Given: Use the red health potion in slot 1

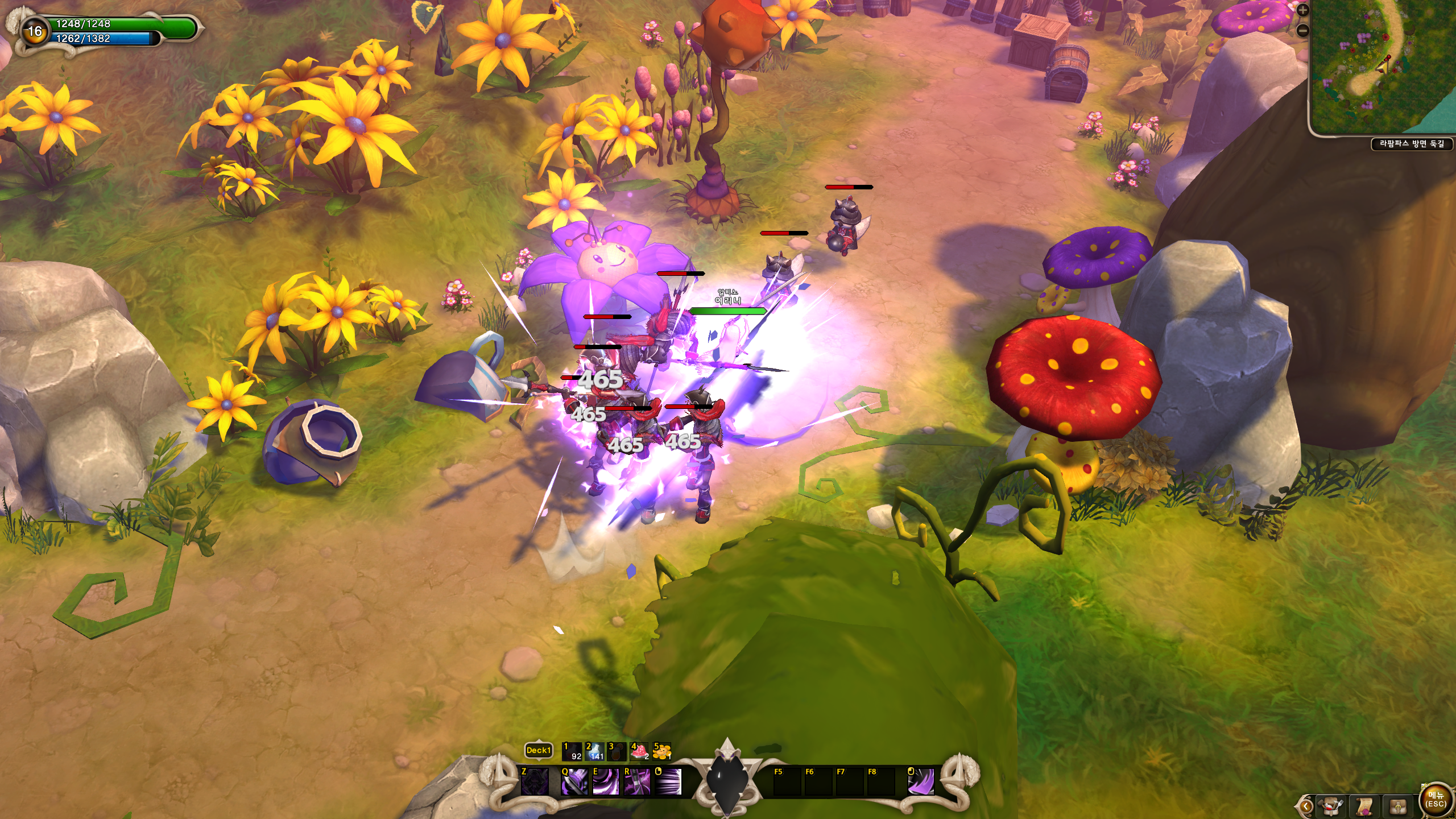Looking at the screenshot, I should coord(572,751).
